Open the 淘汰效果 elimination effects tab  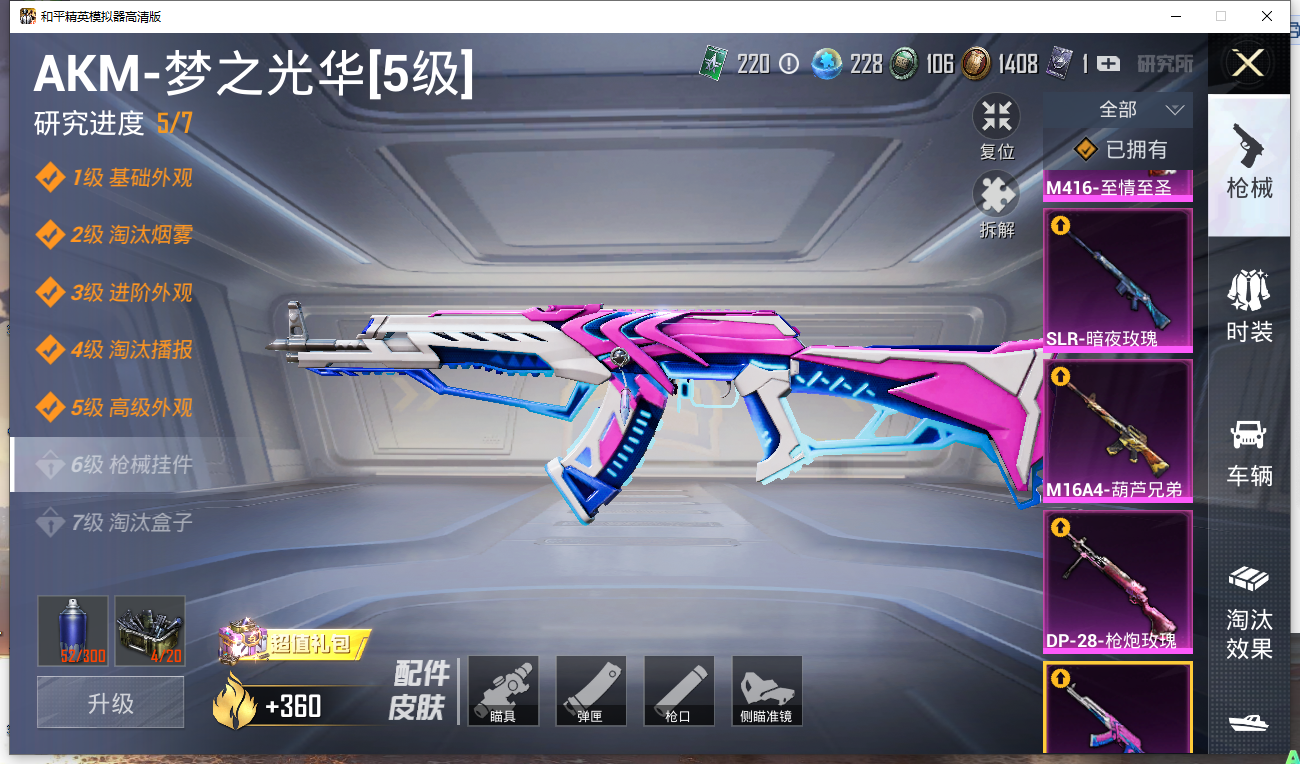[1249, 611]
